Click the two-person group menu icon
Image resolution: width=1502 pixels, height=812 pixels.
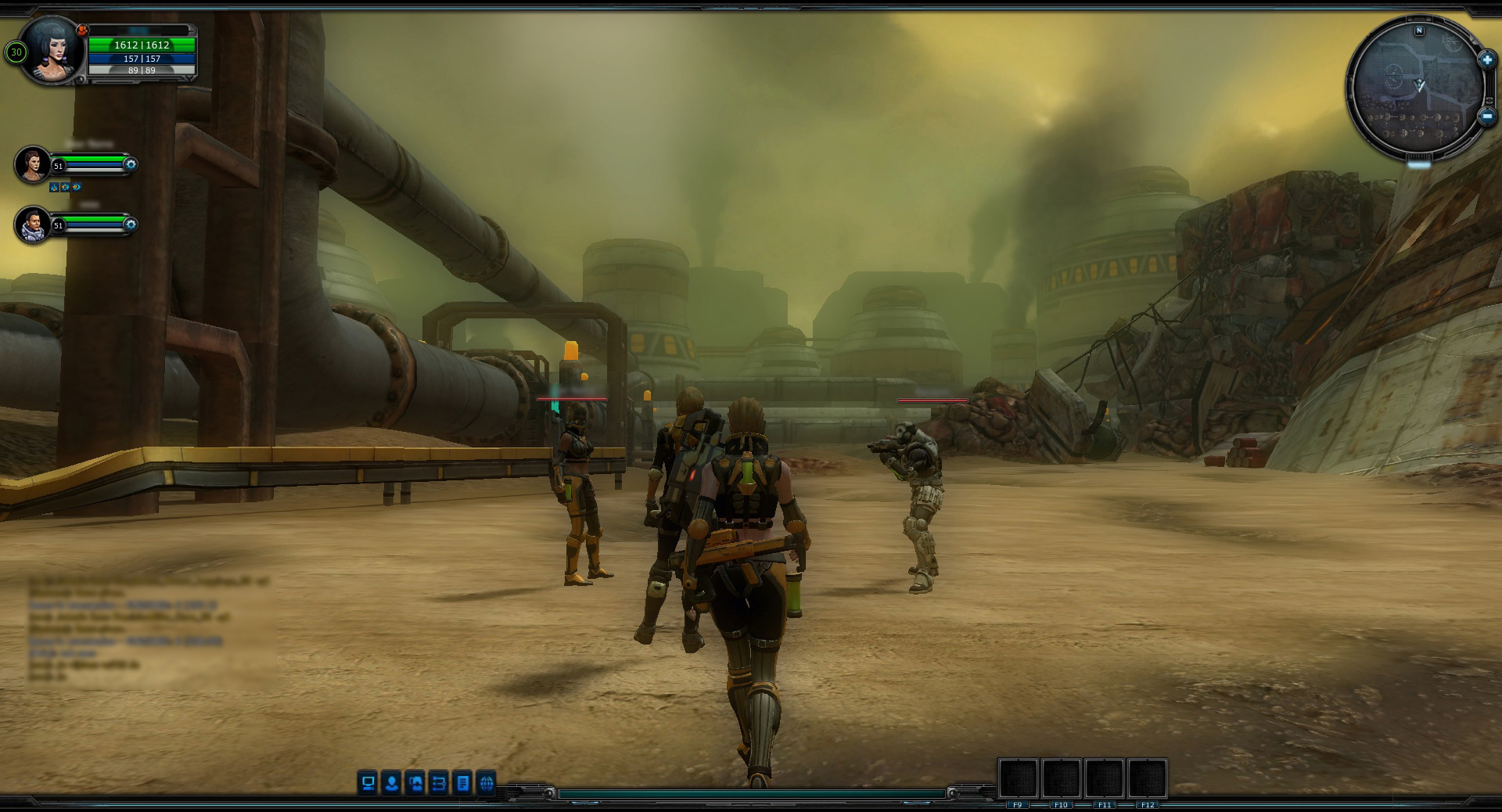click(x=415, y=782)
